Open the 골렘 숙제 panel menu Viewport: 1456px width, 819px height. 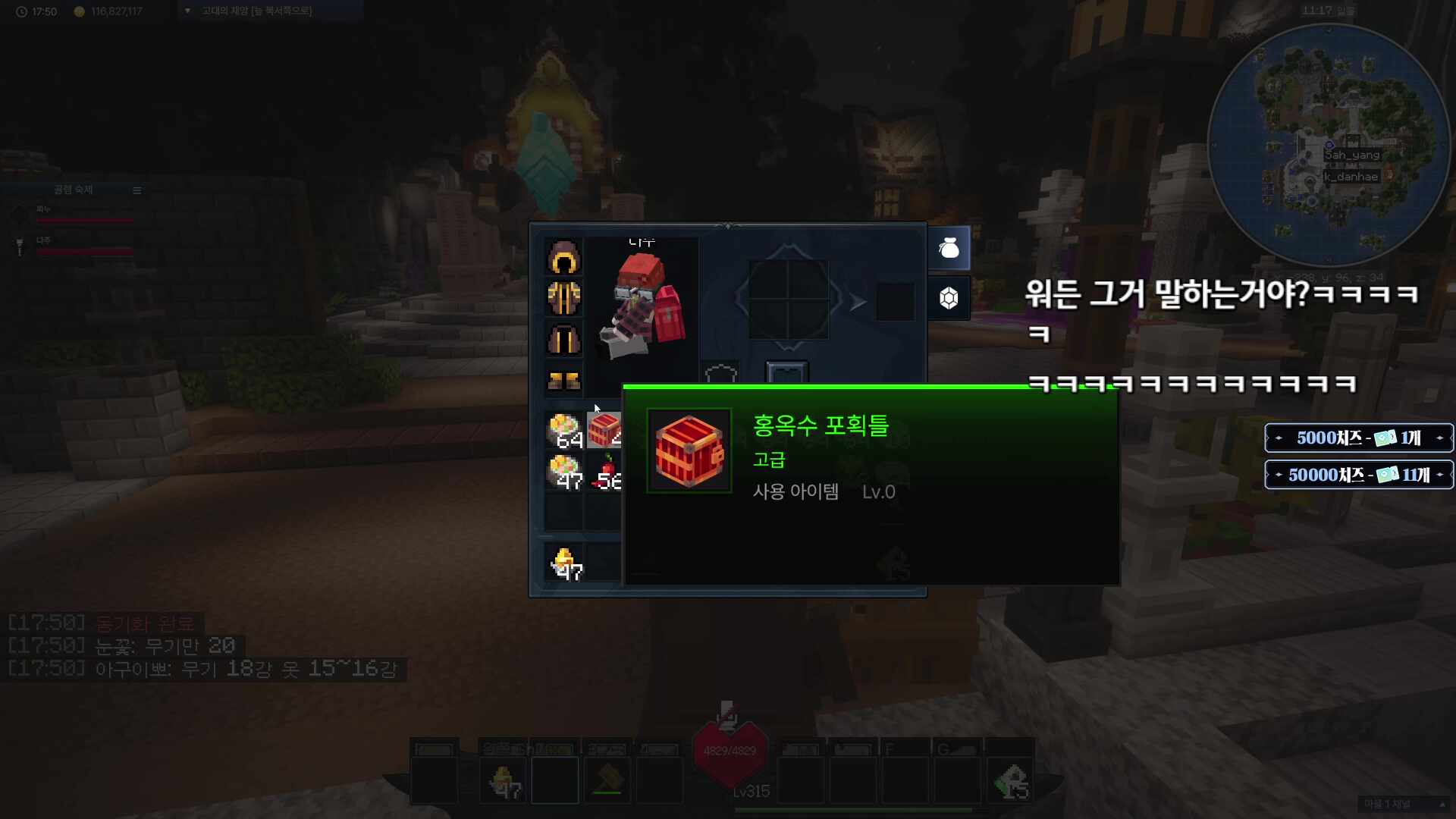click(137, 190)
